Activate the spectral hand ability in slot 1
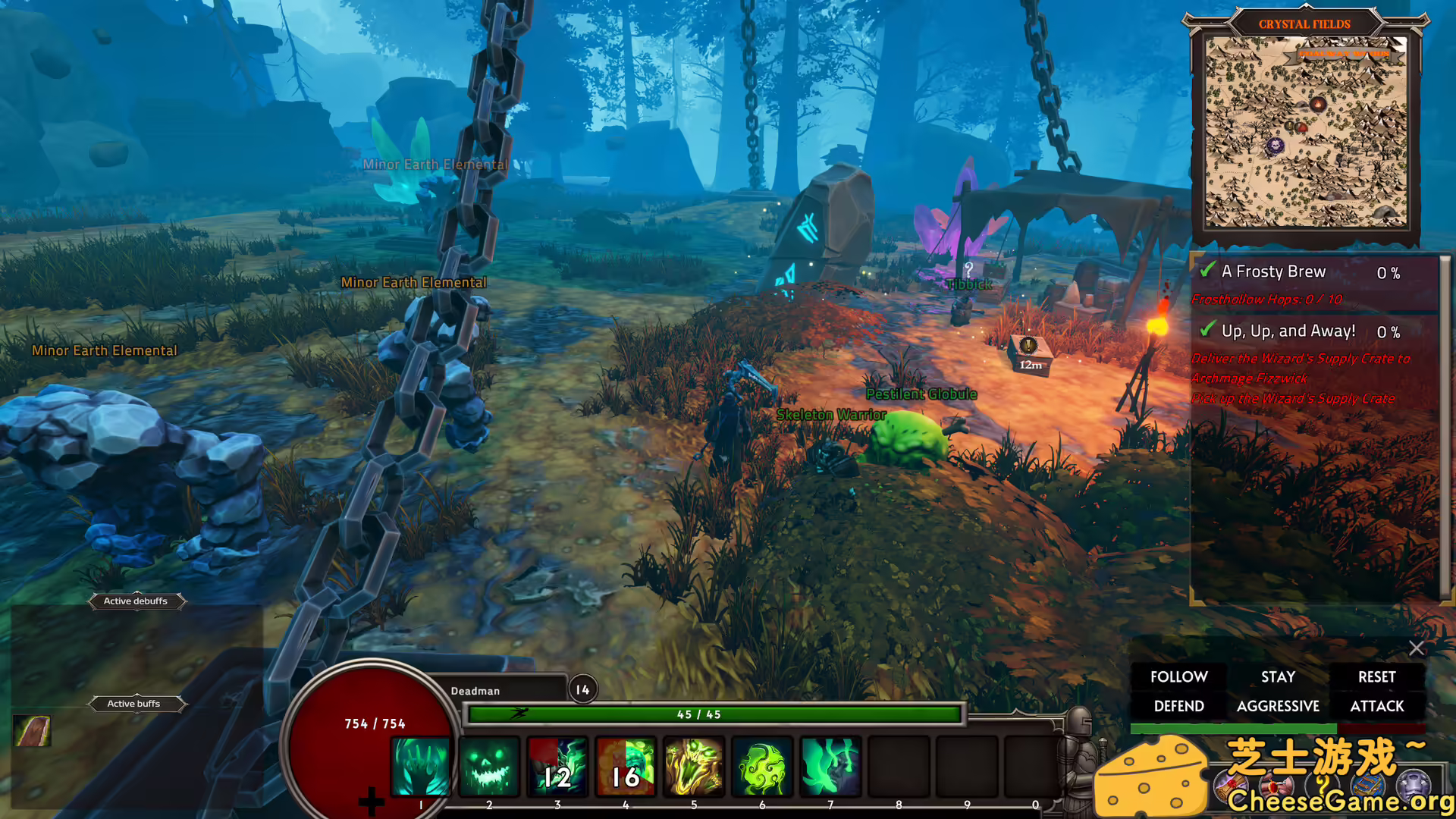1456x819 pixels. point(421,767)
